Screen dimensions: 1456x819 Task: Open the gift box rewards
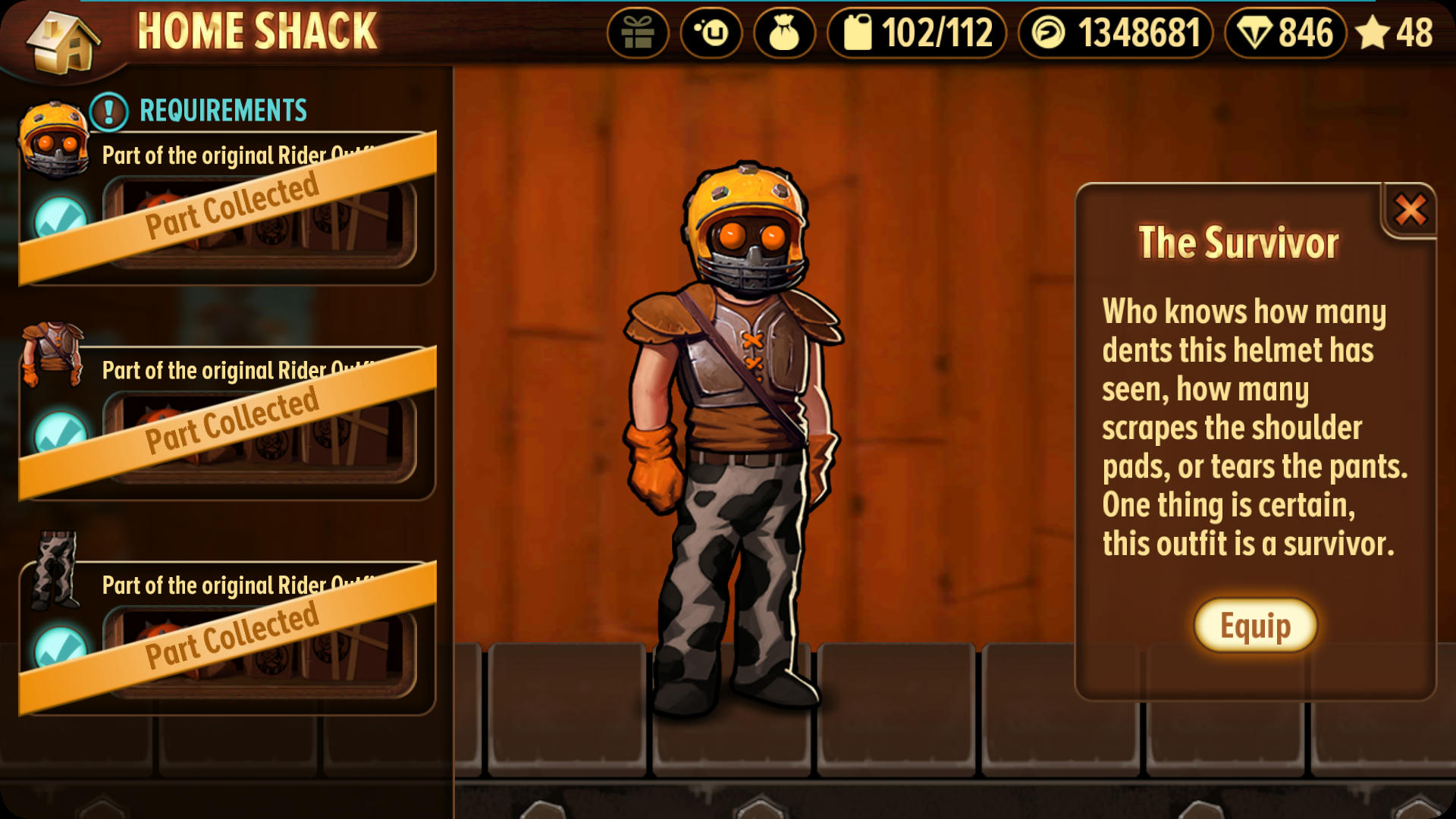[x=637, y=33]
